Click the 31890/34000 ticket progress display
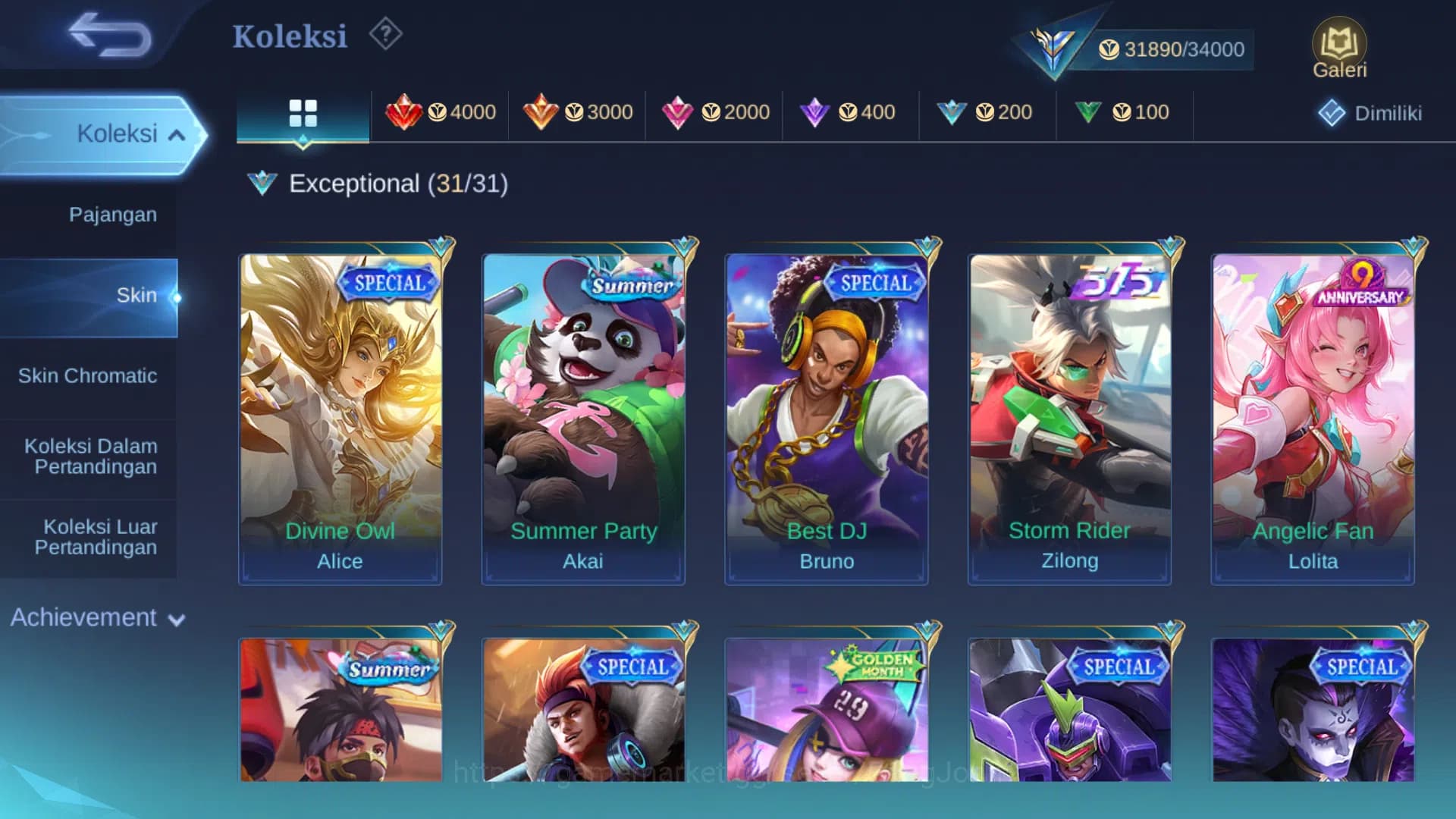The image size is (1456, 819). [x=1175, y=49]
